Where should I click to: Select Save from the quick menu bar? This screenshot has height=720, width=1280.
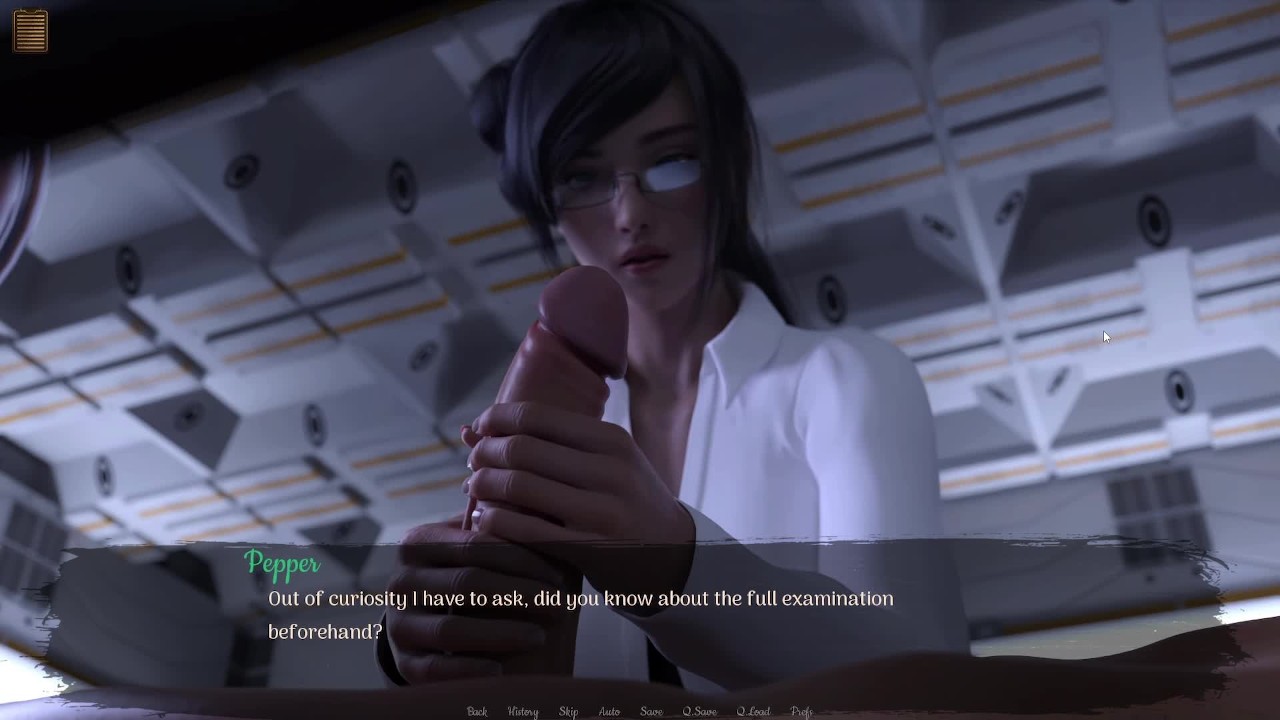pos(650,711)
